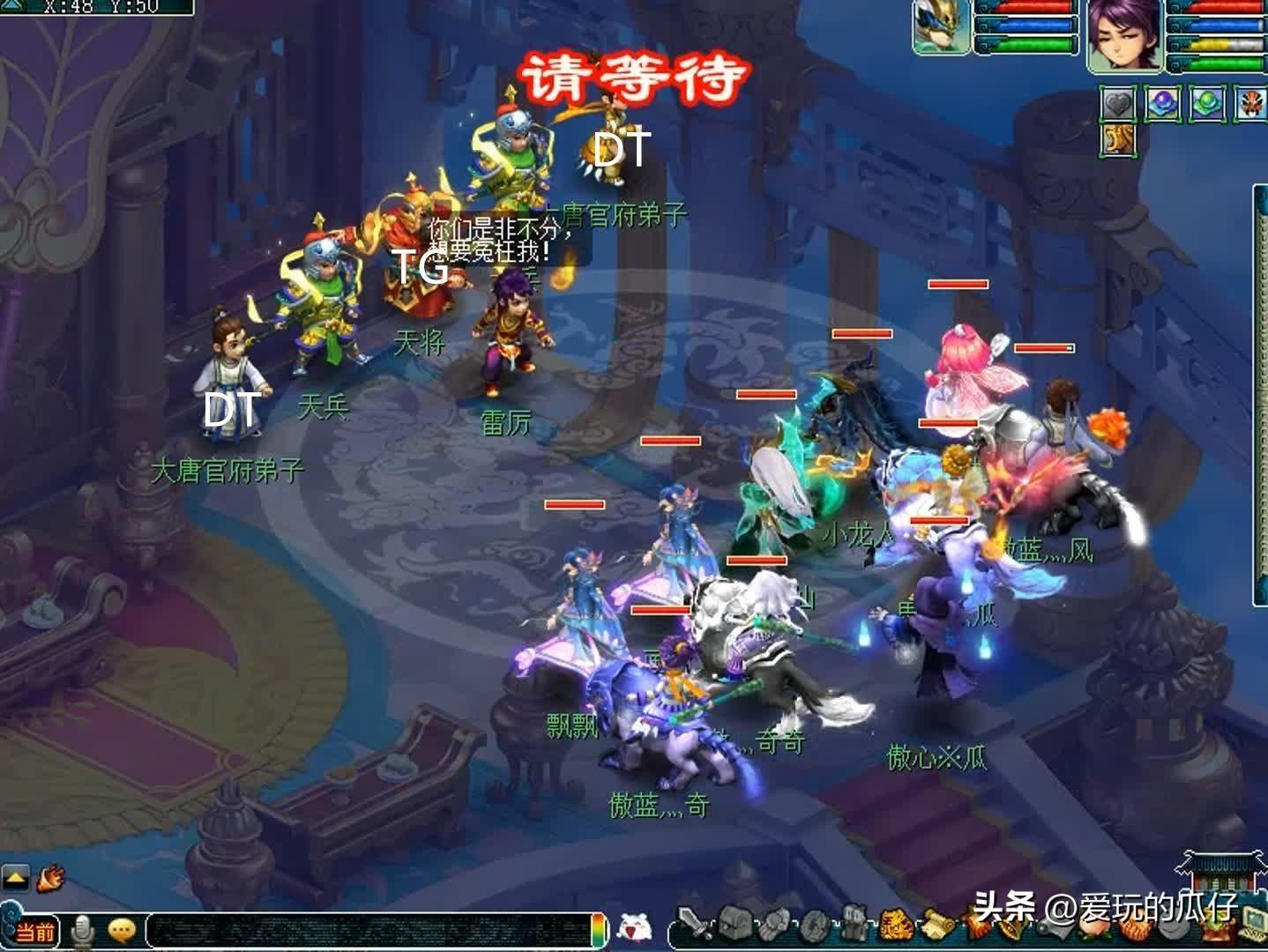Select the grey heart buff icon
This screenshot has height=952, width=1268.
click(1118, 104)
